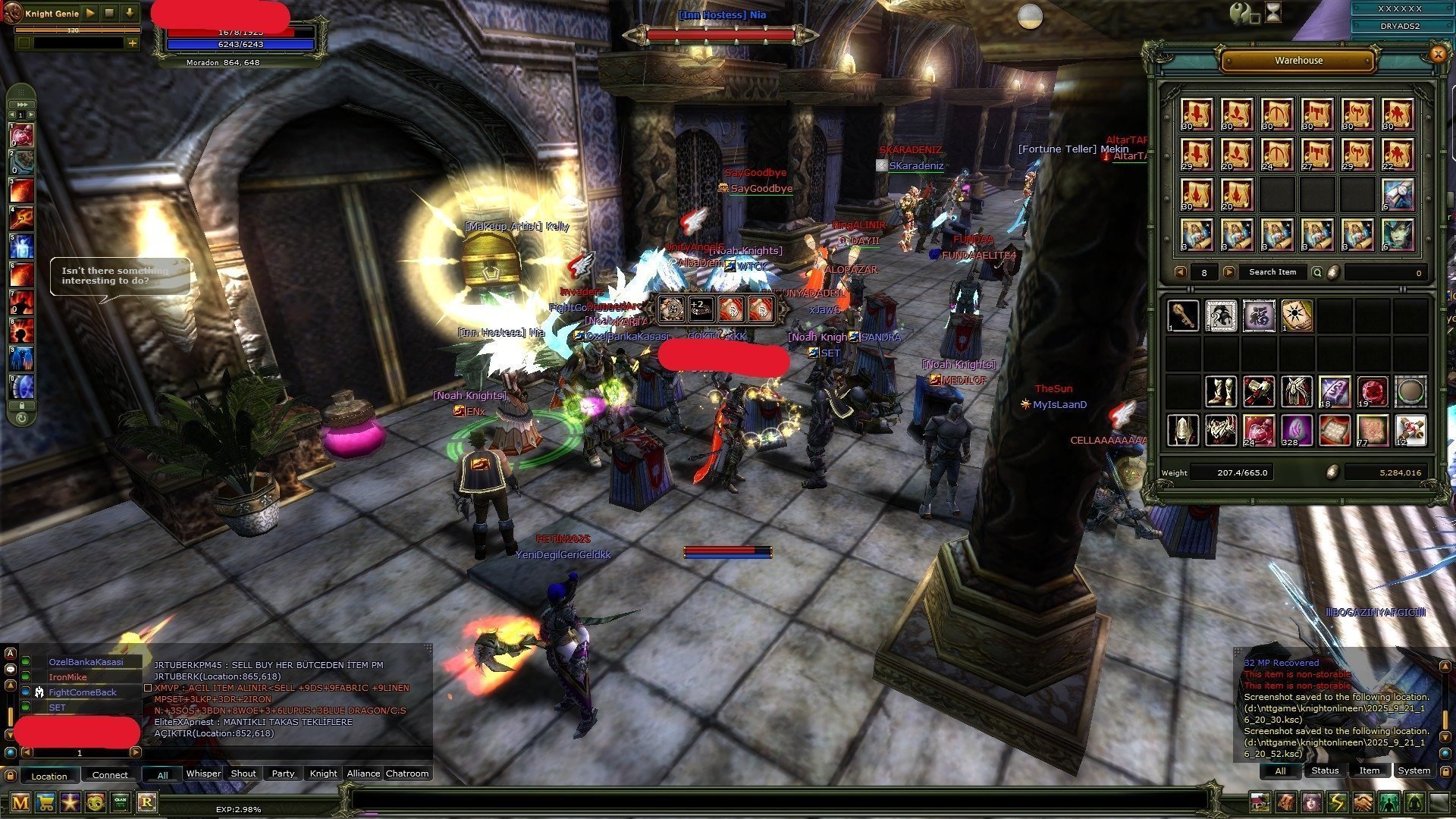
Task: Go to the next warehouse page
Action: point(1229,272)
